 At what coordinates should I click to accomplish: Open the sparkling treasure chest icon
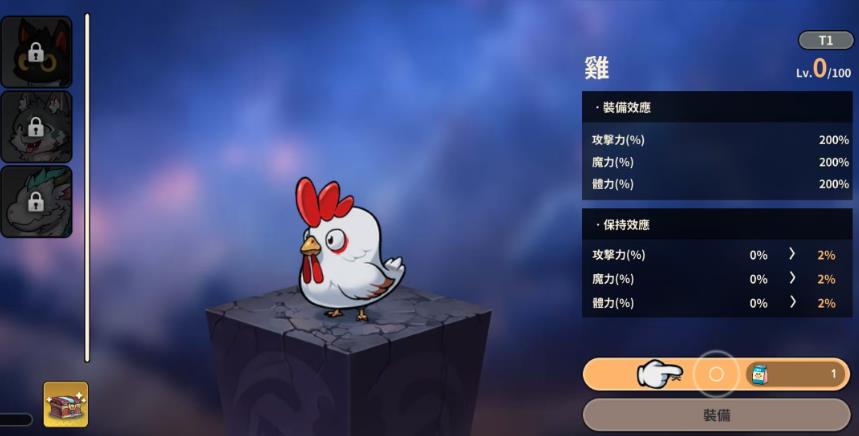coord(66,404)
